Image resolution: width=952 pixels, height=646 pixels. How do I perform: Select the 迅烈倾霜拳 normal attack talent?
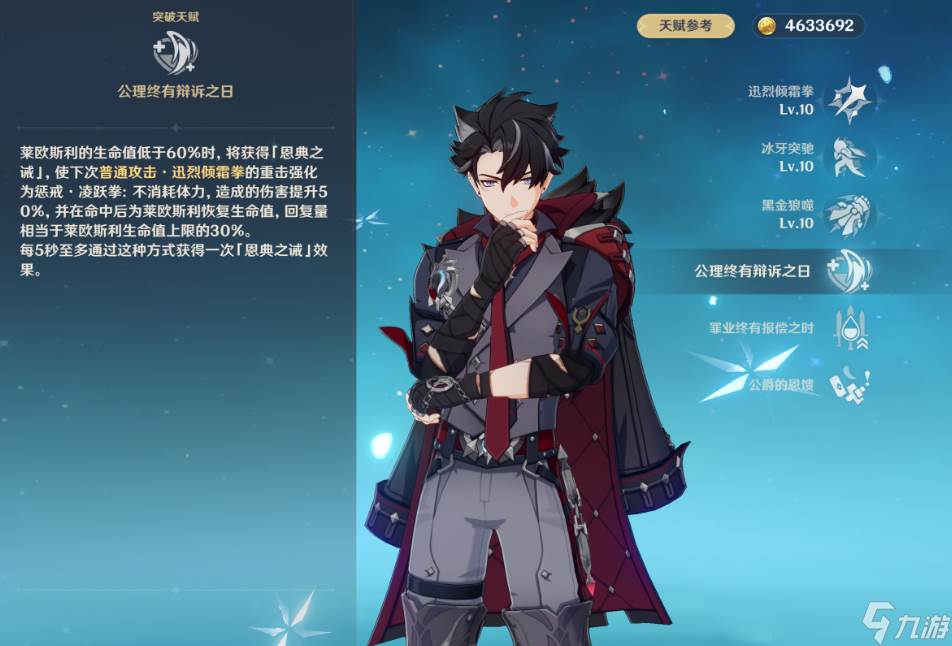[853, 99]
